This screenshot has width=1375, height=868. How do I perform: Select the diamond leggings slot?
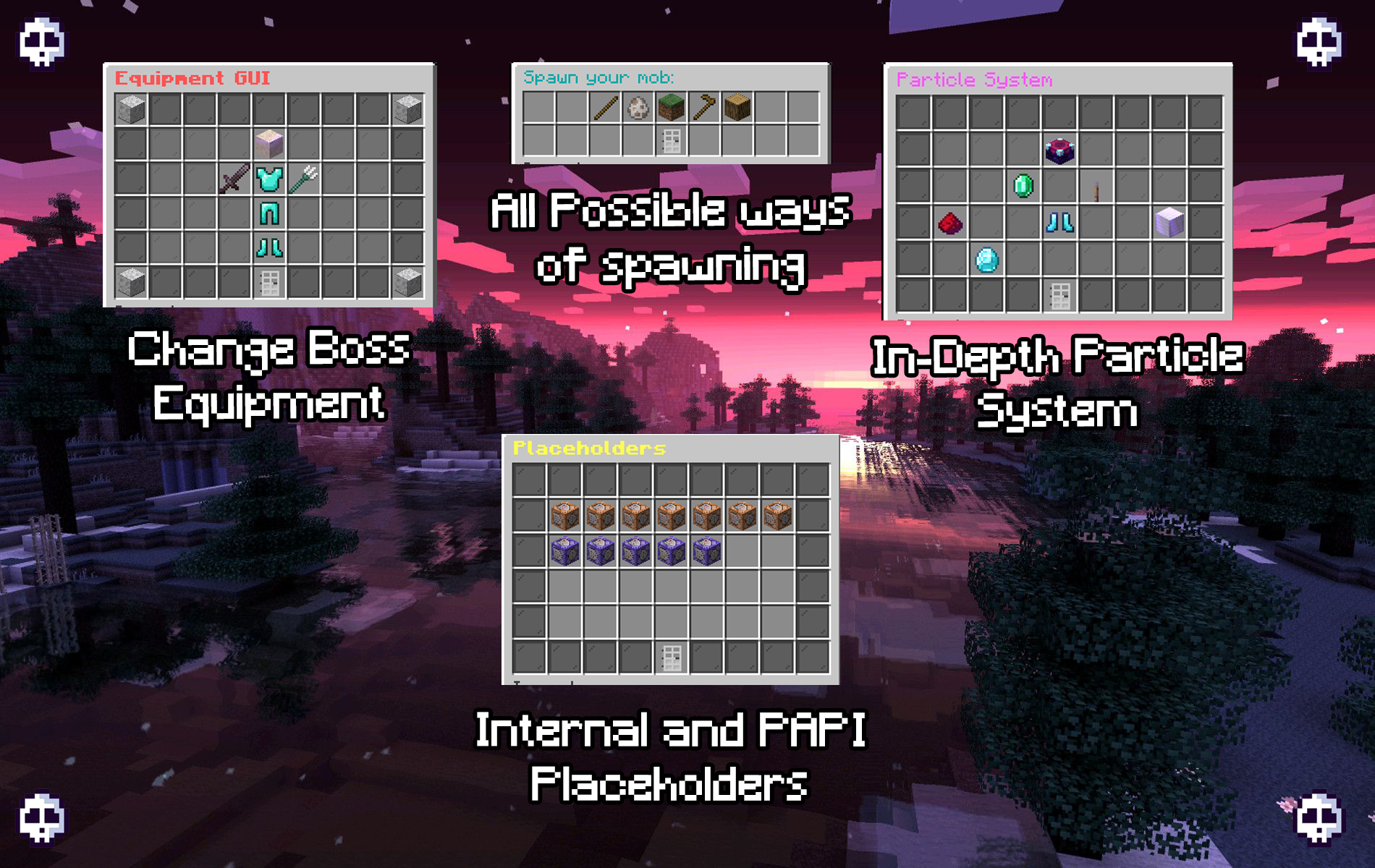point(269,213)
